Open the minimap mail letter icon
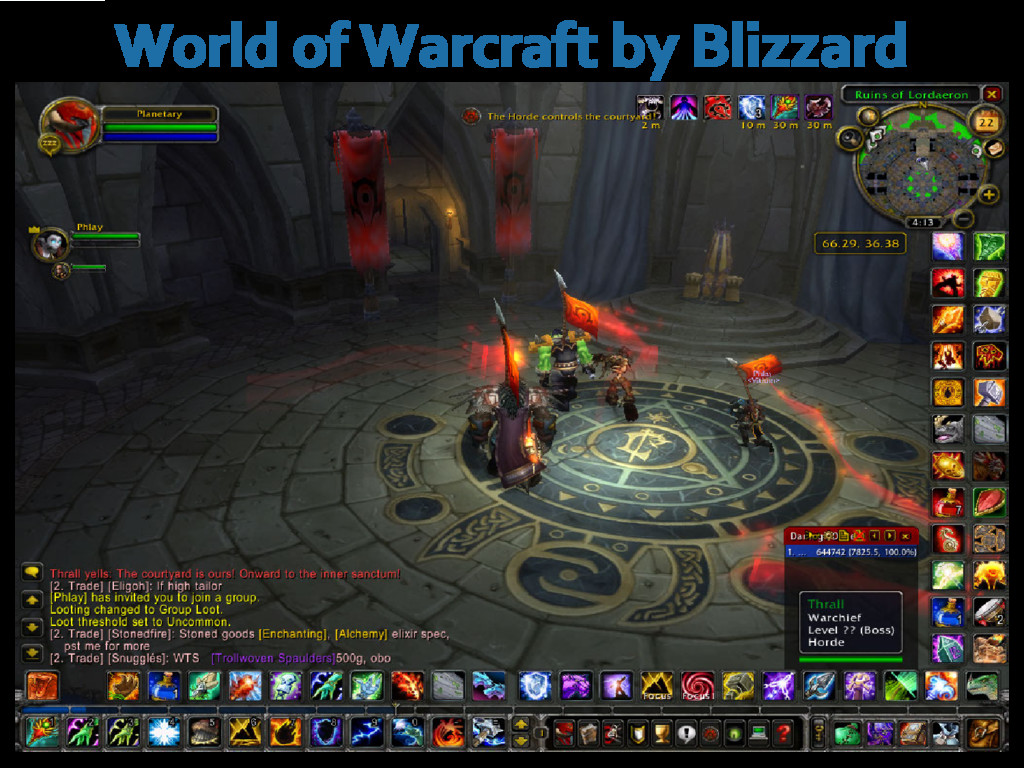This screenshot has height=768, width=1024. pyautogui.click(x=994, y=147)
